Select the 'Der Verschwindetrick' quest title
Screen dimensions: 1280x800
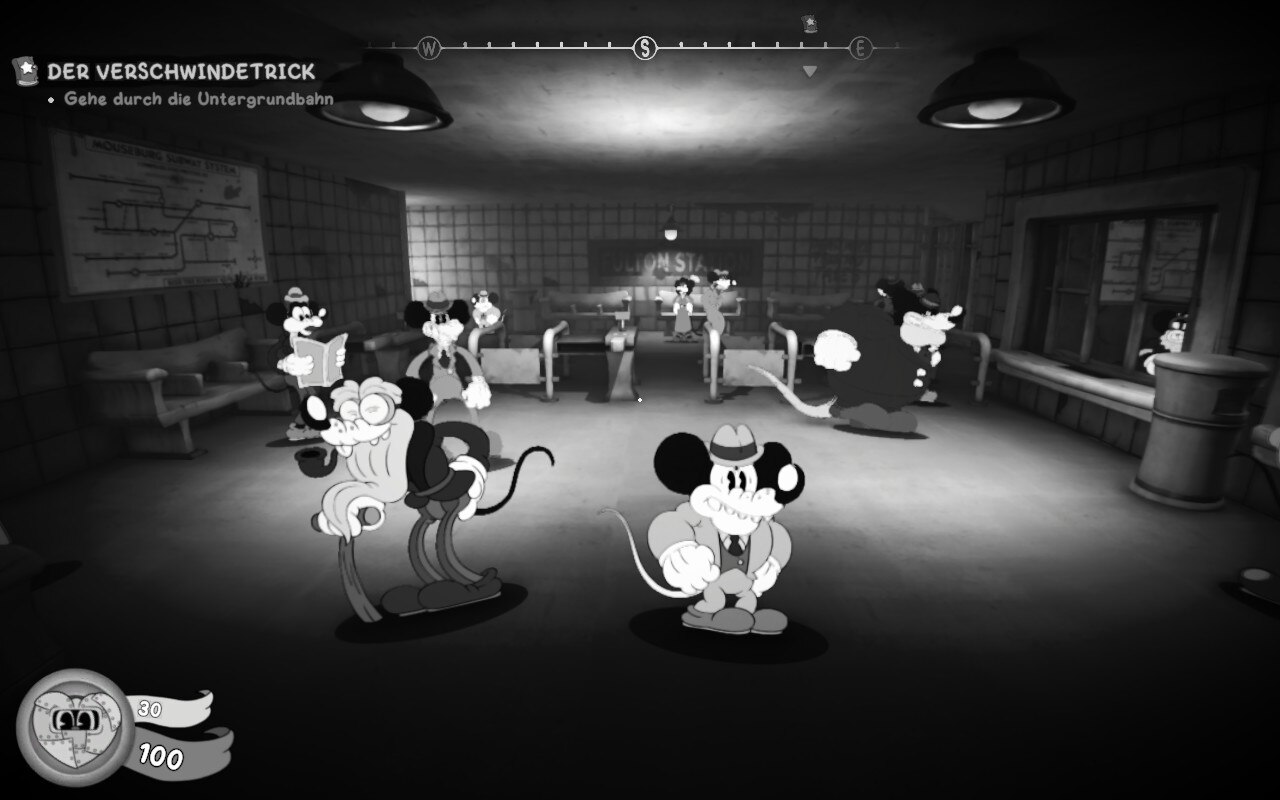(181, 72)
